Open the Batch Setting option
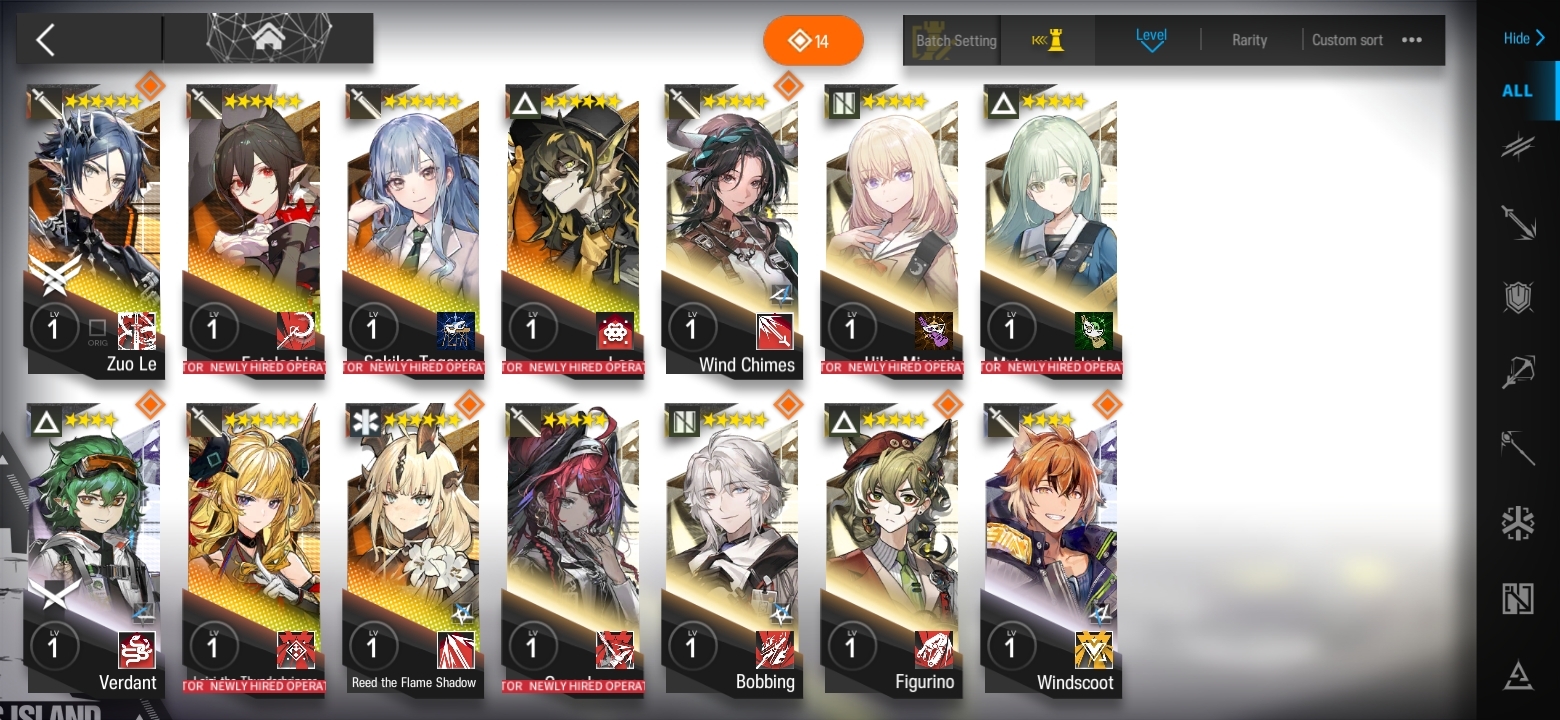Viewport: 1560px width, 720px height. (955, 41)
